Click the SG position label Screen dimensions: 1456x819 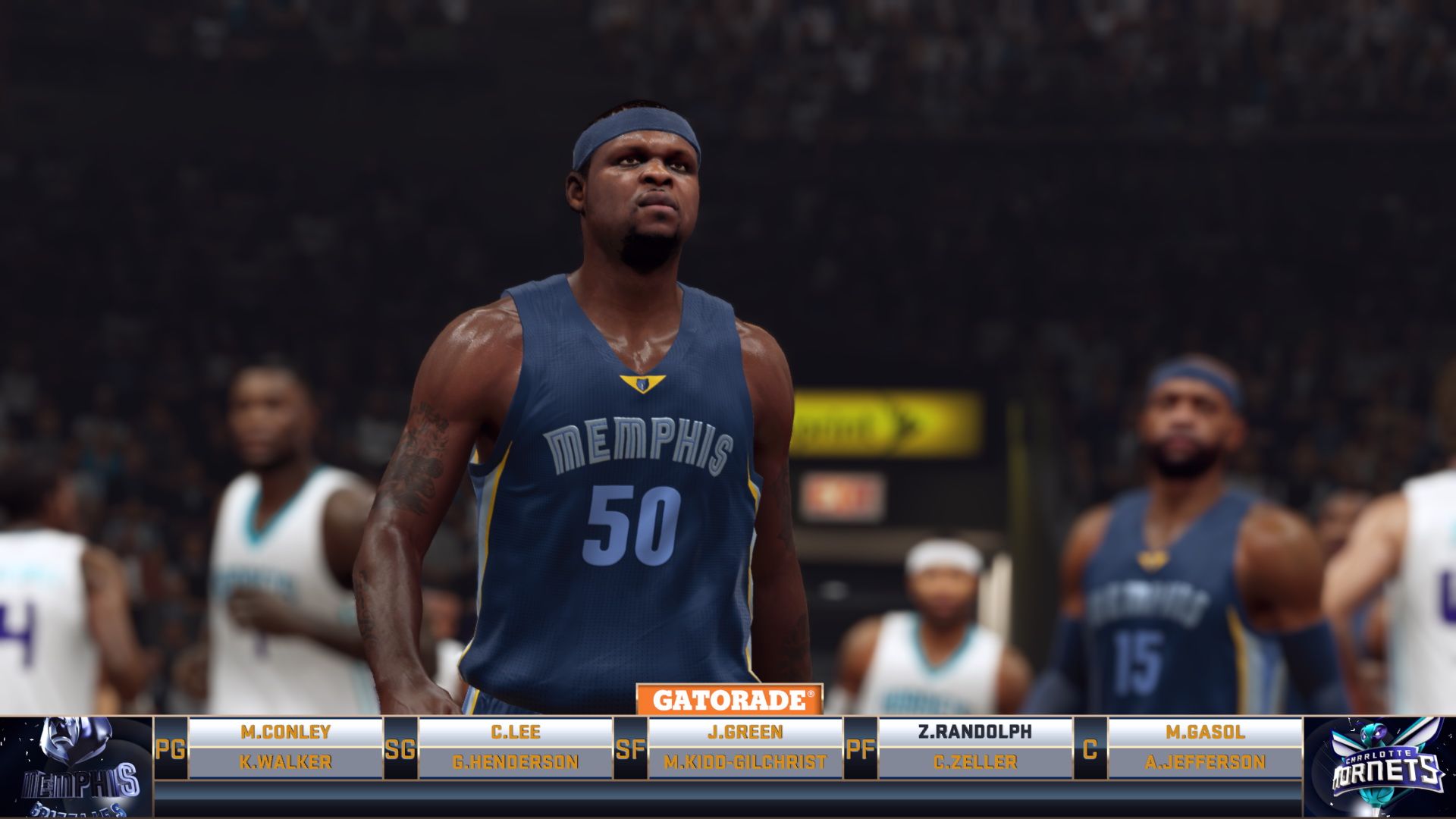click(x=400, y=749)
